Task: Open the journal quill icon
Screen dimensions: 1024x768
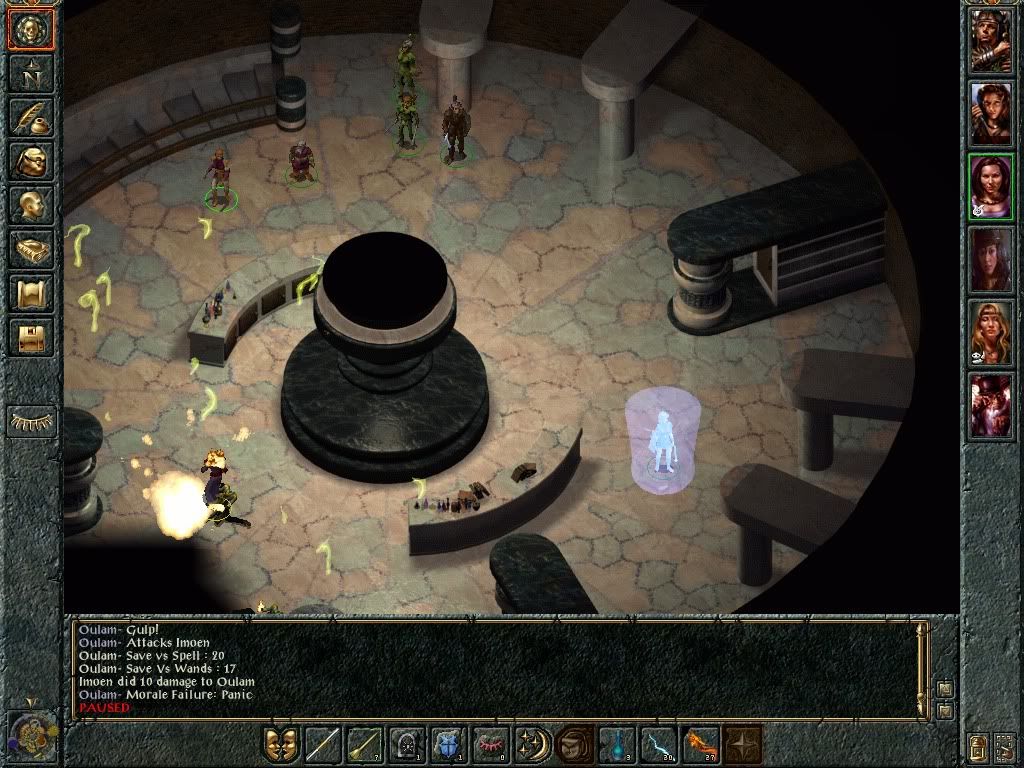Action: 31,117
